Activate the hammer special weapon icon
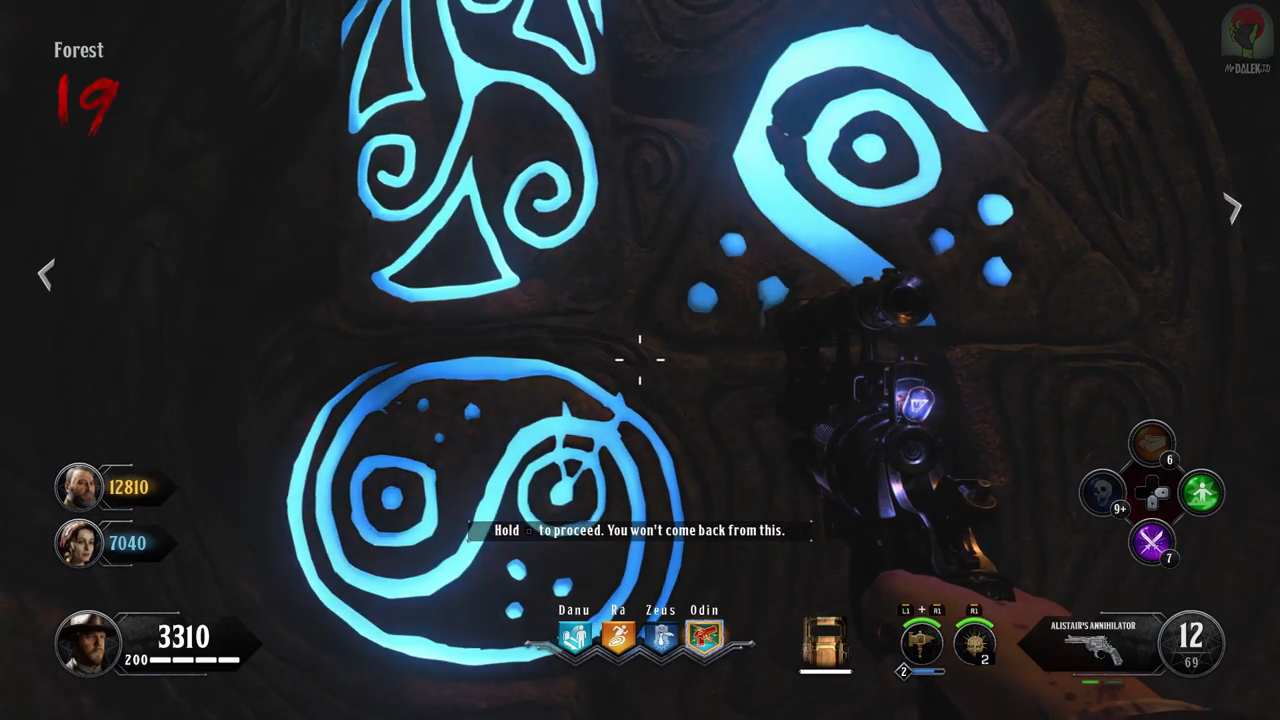The width and height of the screenshot is (1280, 720). (x=921, y=644)
